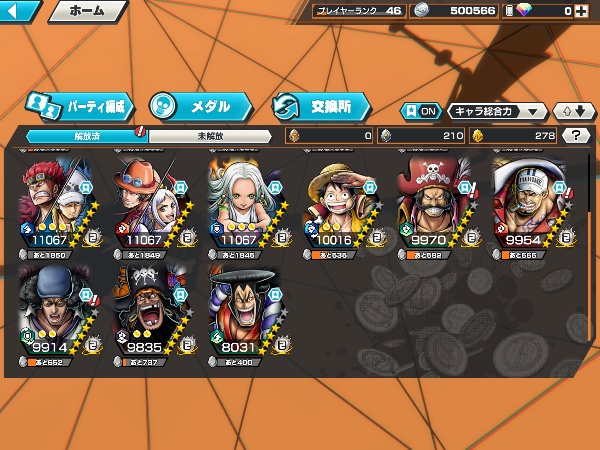Go back with the top-left arrow button
The height and width of the screenshot is (450, 600).
coord(20,12)
